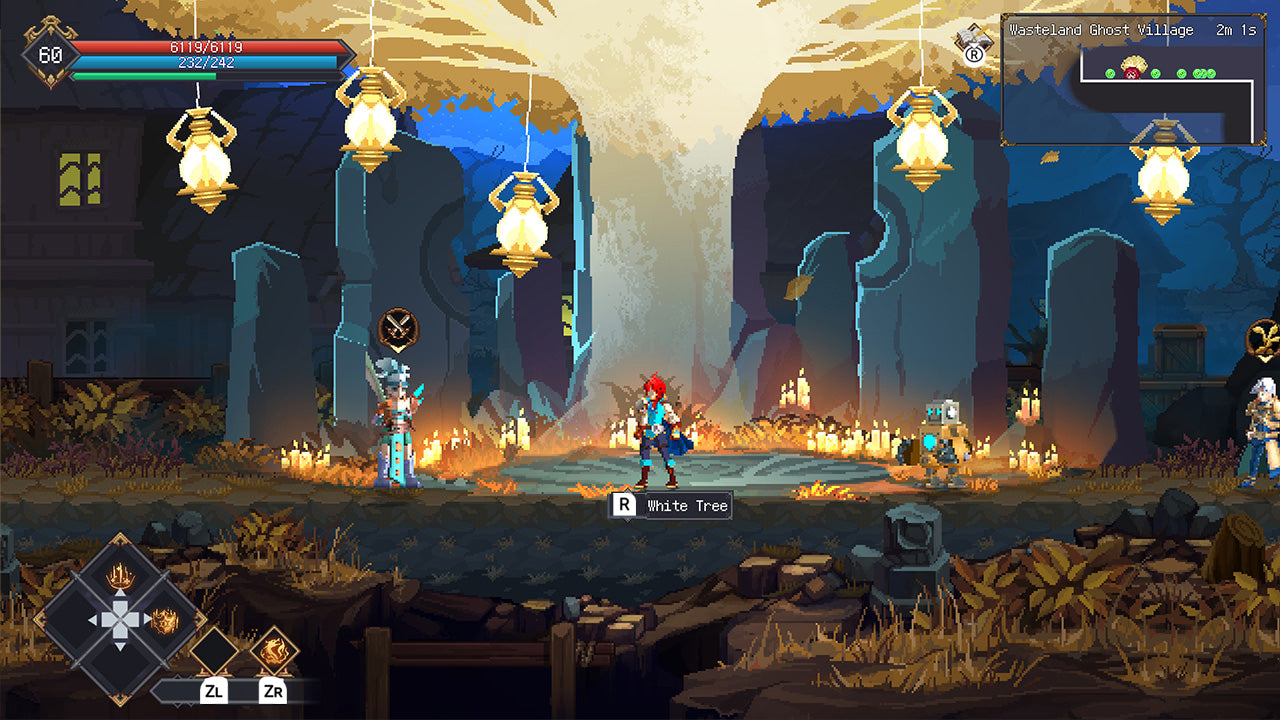This screenshot has height=720, width=1280.
Task: Click the 2m 1s timer in the minimap header
Action: point(1236,31)
